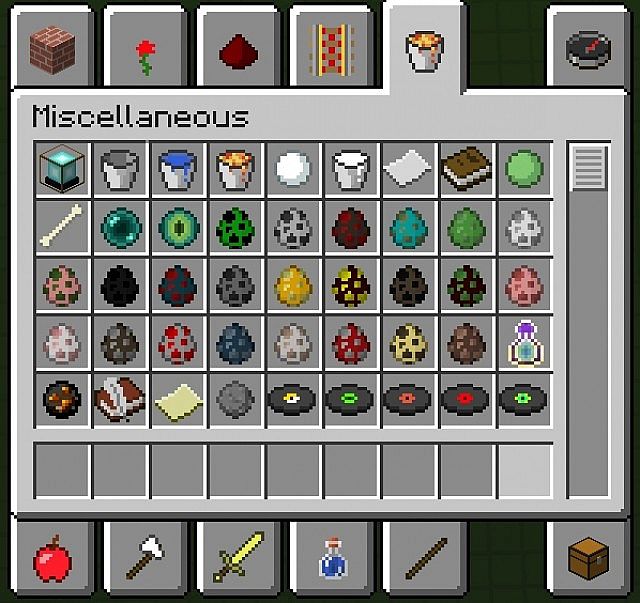This screenshot has width=640, height=603.
Task: Open the Building Blocks brick tab
Action: [x=52, y=47]
